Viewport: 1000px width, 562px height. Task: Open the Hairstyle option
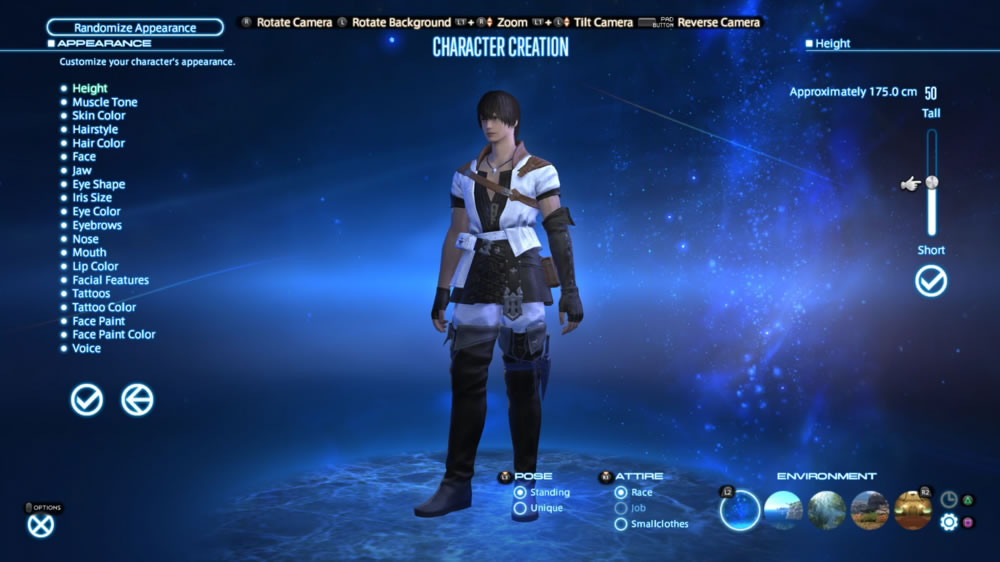pyautogui.click(x=94, y=129)
